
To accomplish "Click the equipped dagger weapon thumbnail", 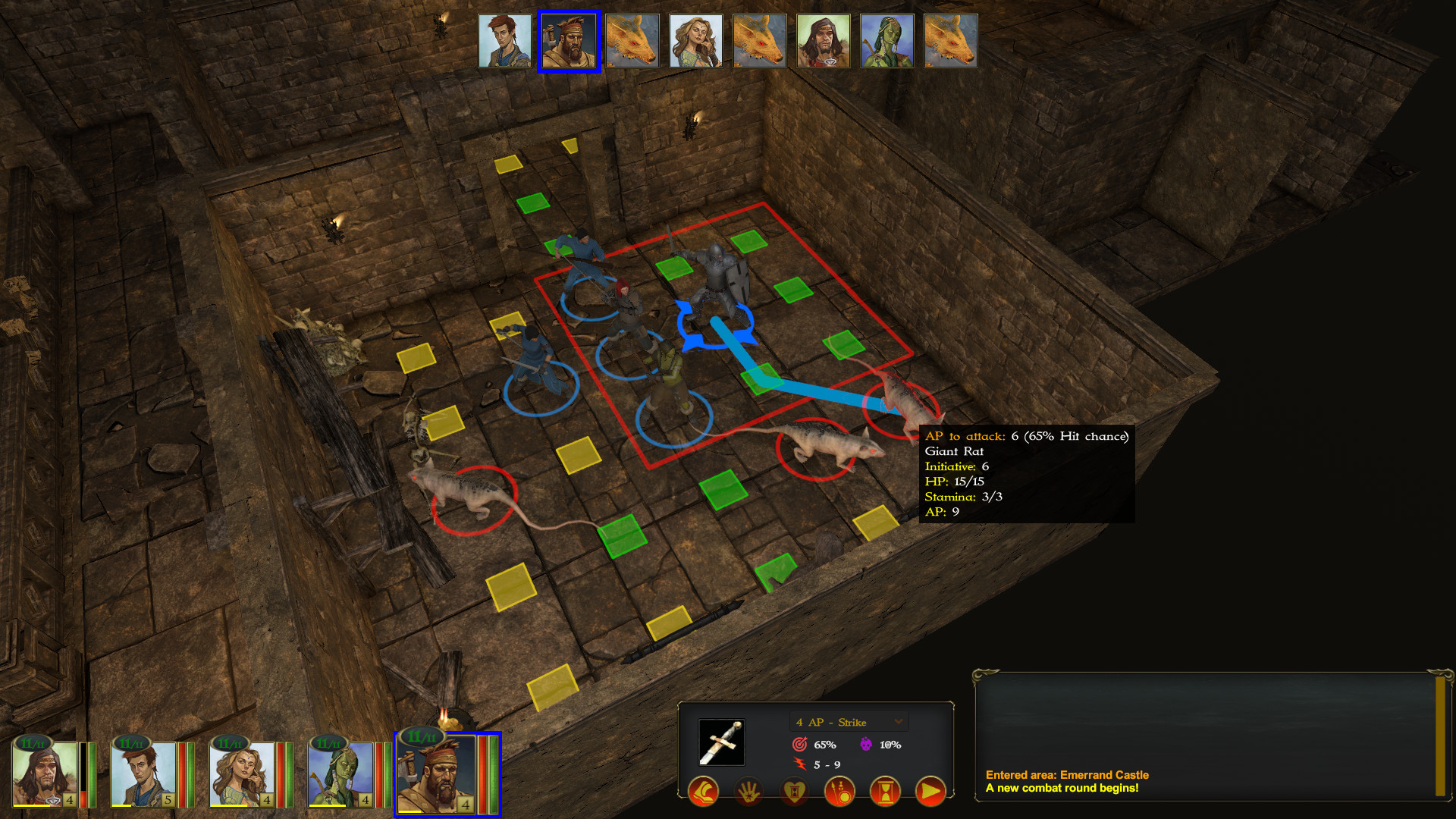I will point(721,742).
